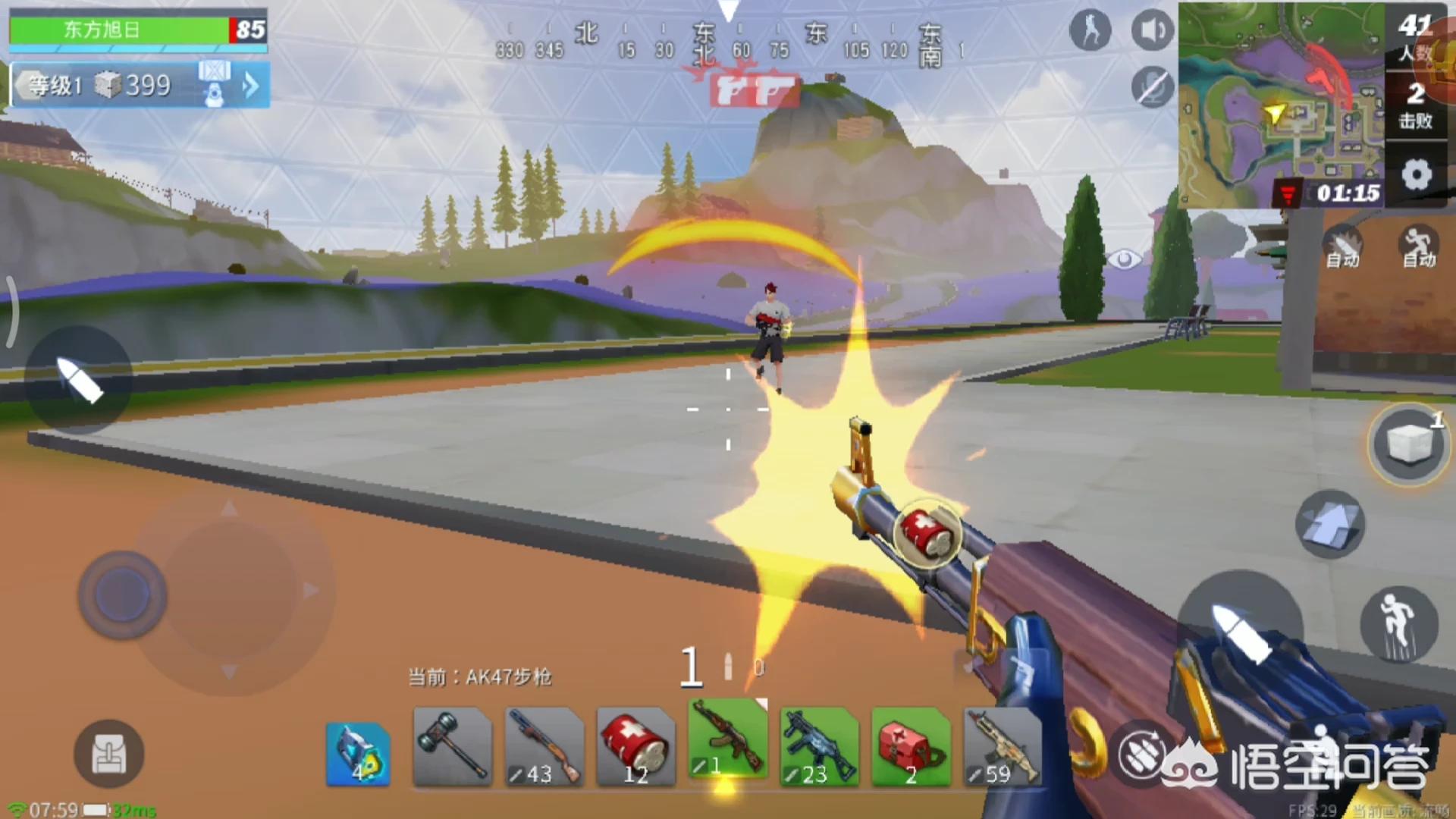Select the AK47 rifle slot

727,739
